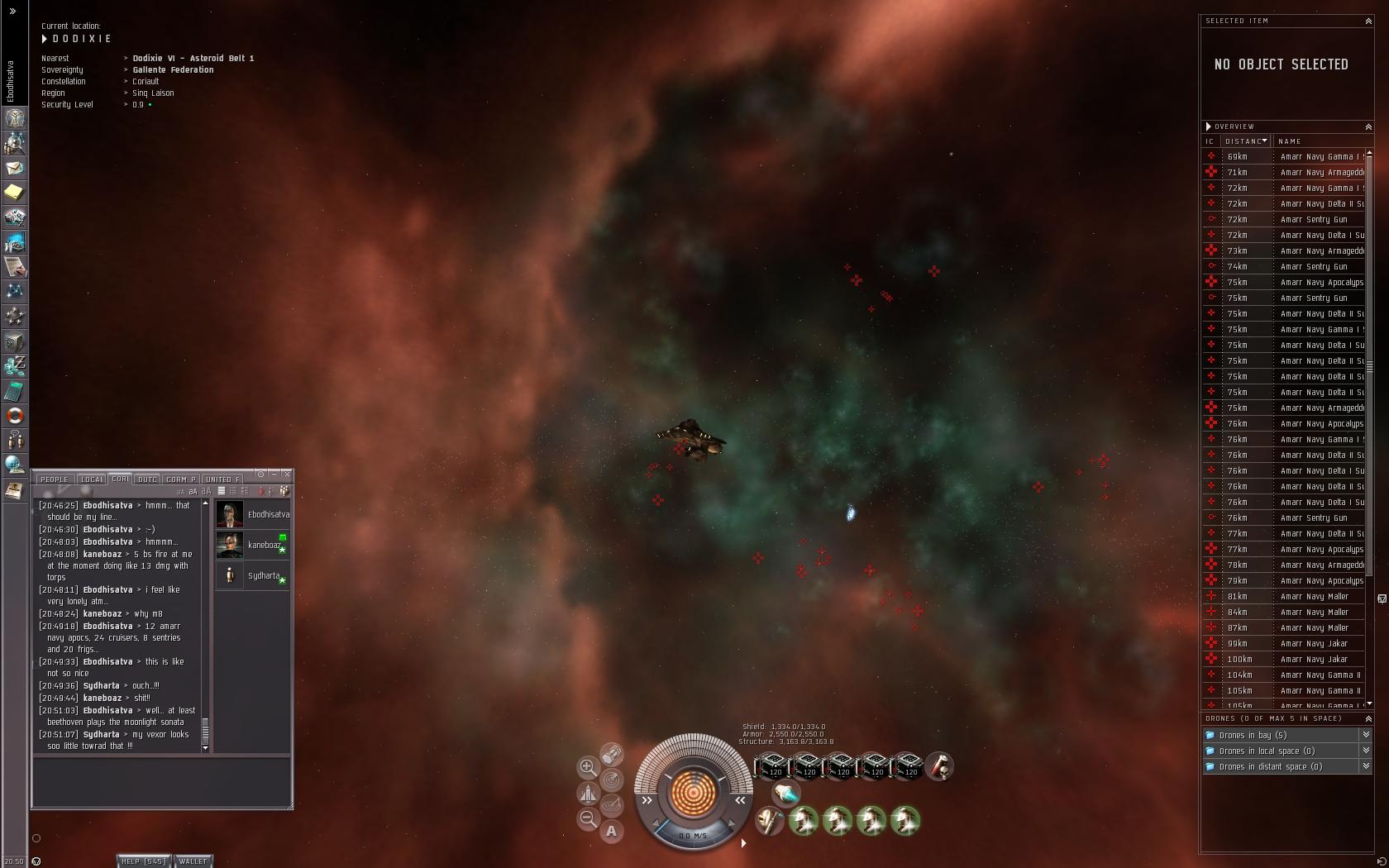Close the chat window
Viewport: 1389px width, 868px height.
287,474
